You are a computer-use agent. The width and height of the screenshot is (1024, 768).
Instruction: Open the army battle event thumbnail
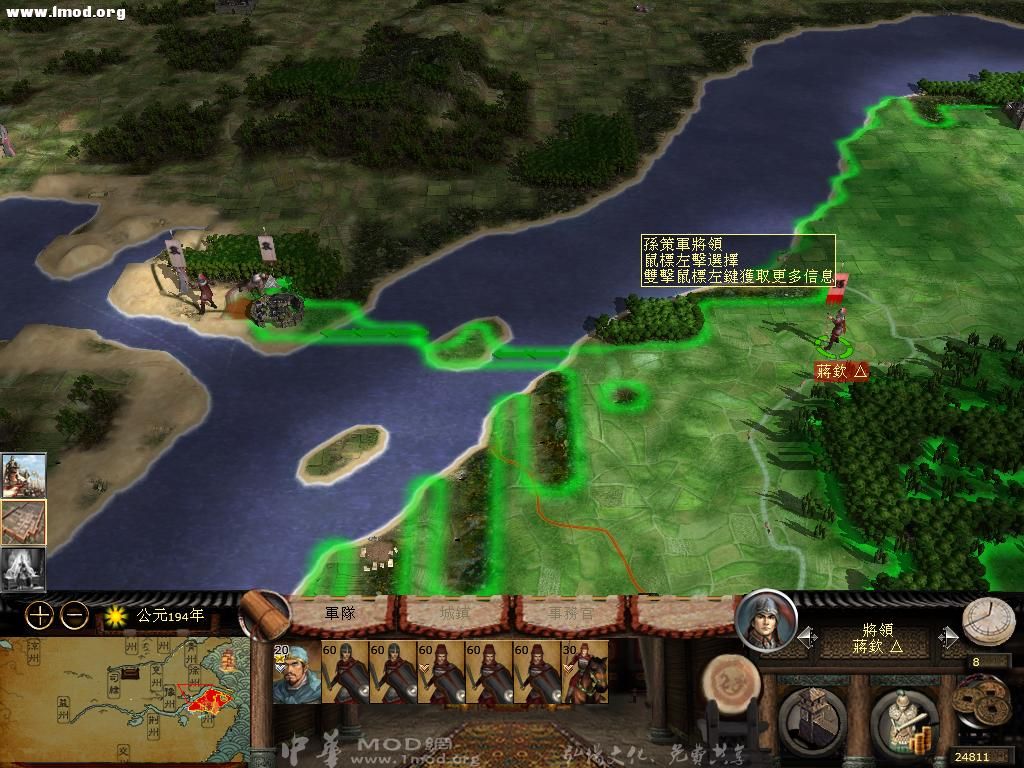point(23,475)
